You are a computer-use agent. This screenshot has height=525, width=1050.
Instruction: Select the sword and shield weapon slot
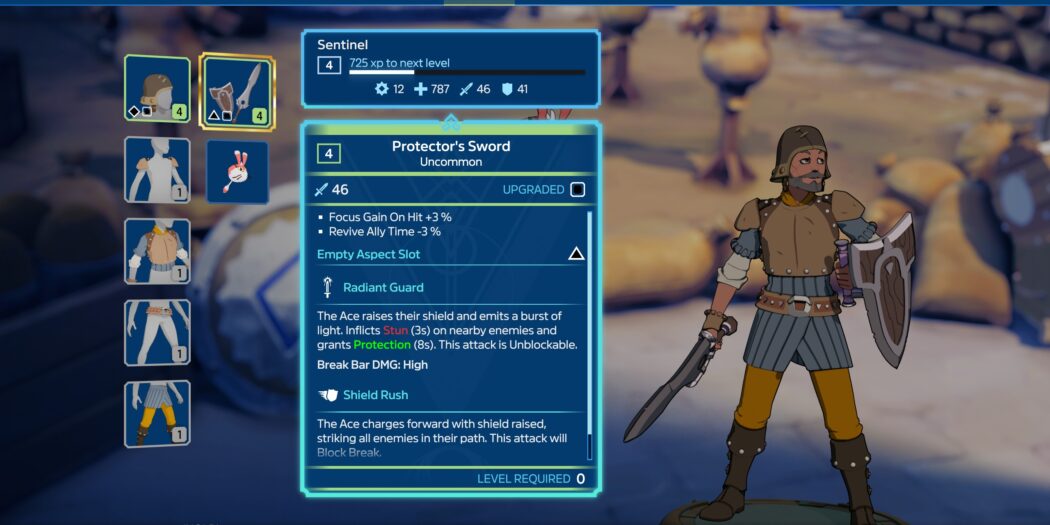[238, 91]
